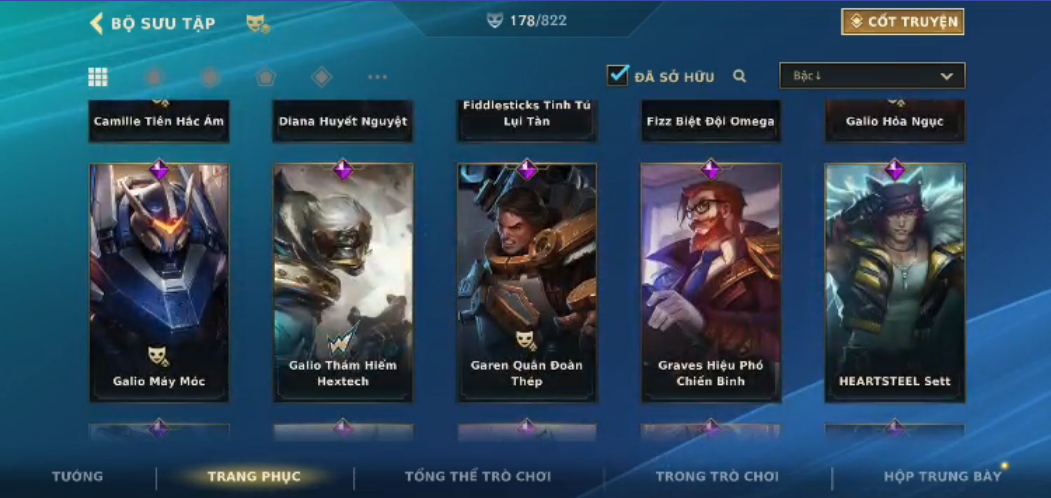Toggle the Đã Sở Hữu checkbox
Image resolution: width=1051 pixels, height=498 pixels.
click(x=618, y=75)
